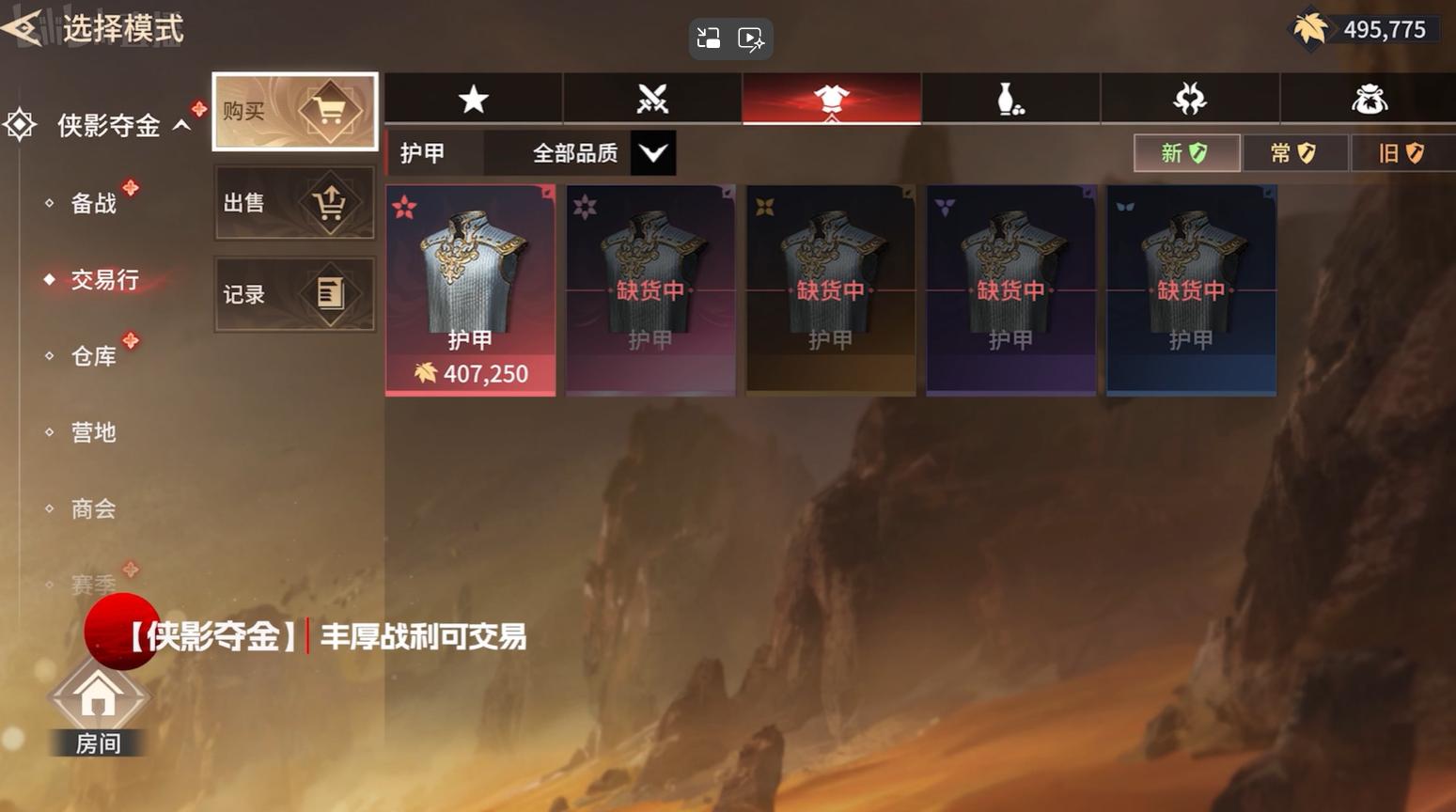Click the 房间 home room icon

point(97,697)
